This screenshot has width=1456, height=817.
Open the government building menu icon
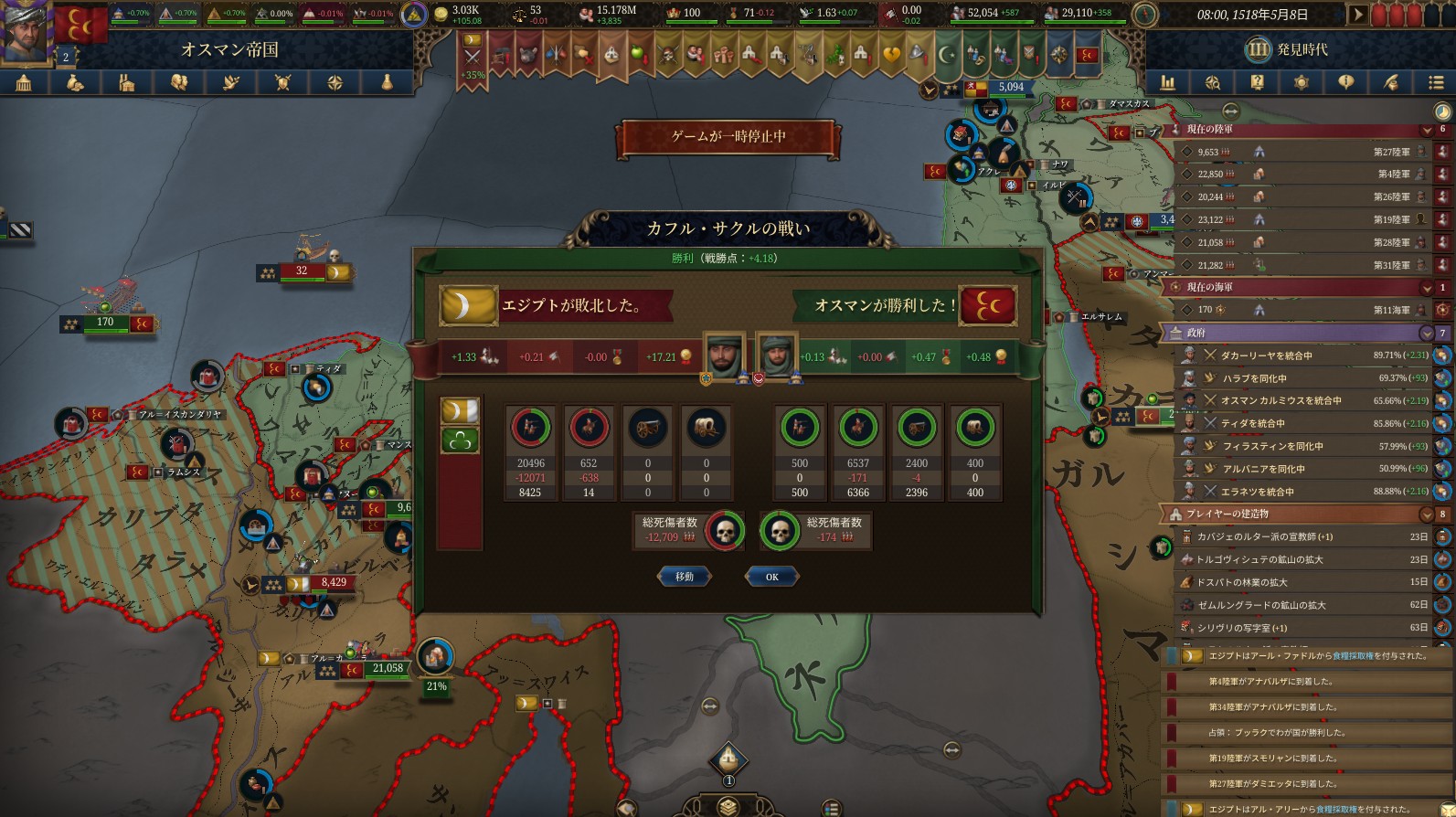24,83
